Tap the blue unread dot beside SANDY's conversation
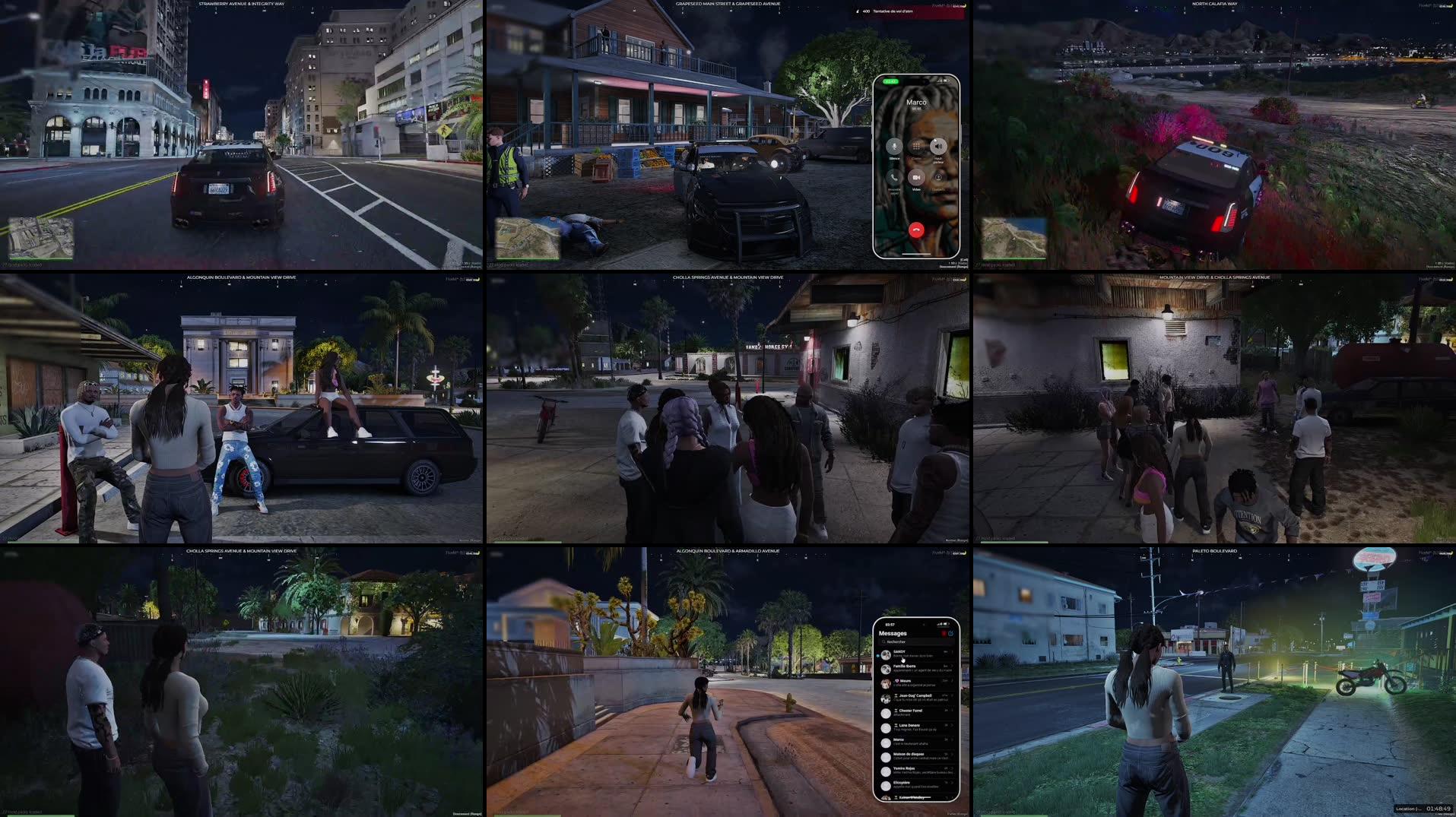 pos(877,656)
